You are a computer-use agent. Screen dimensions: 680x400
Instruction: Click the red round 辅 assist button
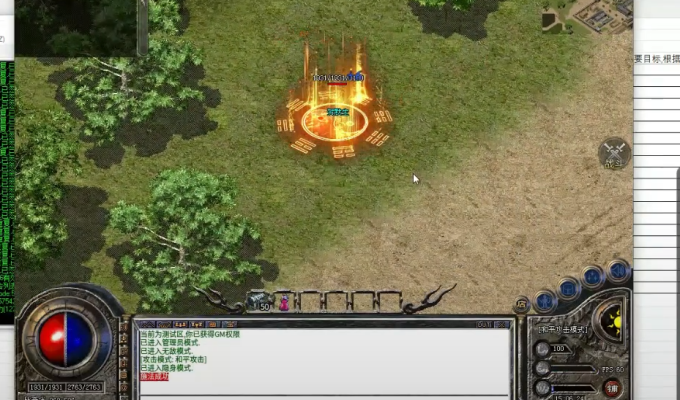click(612, 387)
